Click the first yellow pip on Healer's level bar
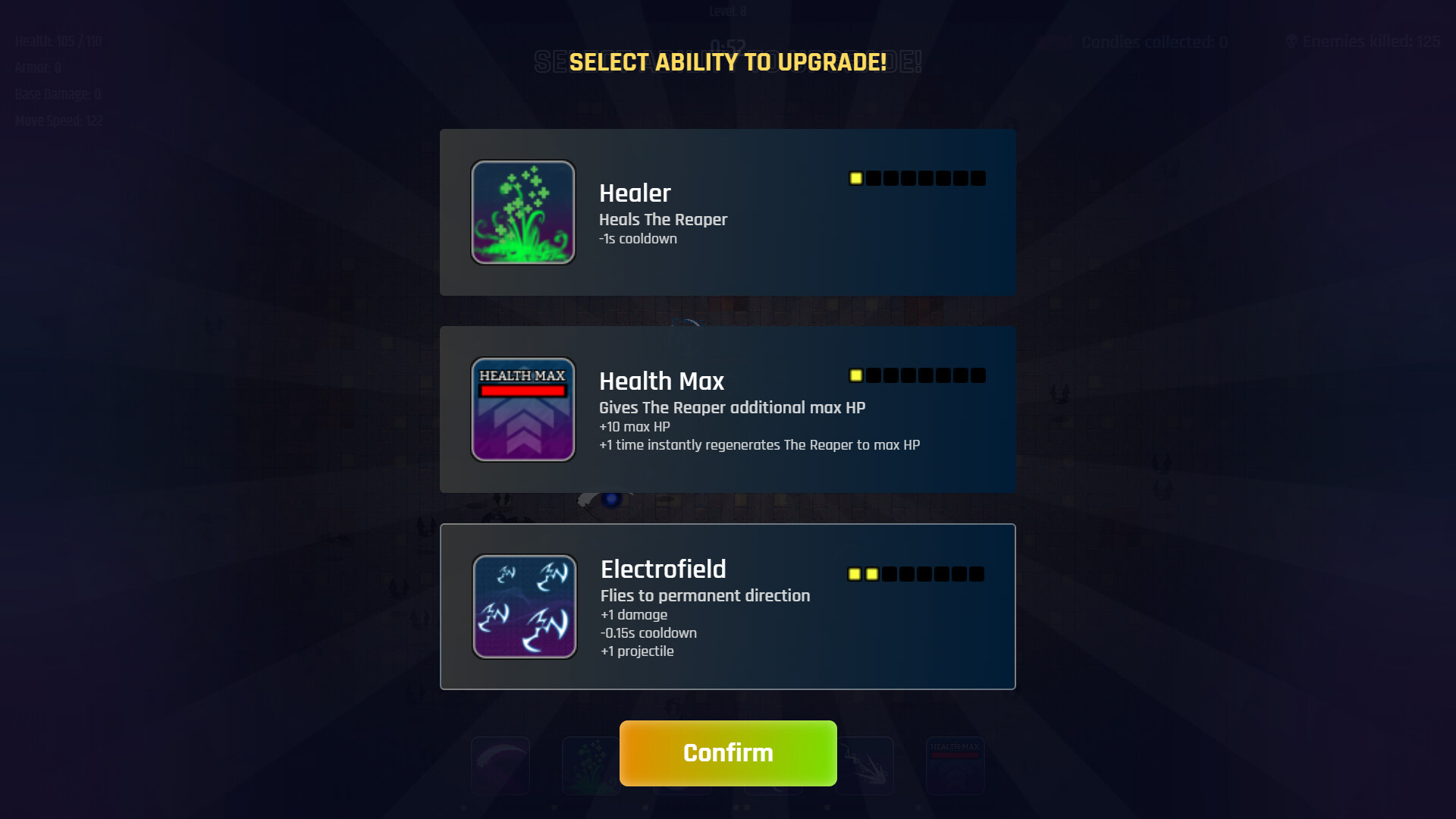The image size is (1456, 819). (x=855, y=177)
